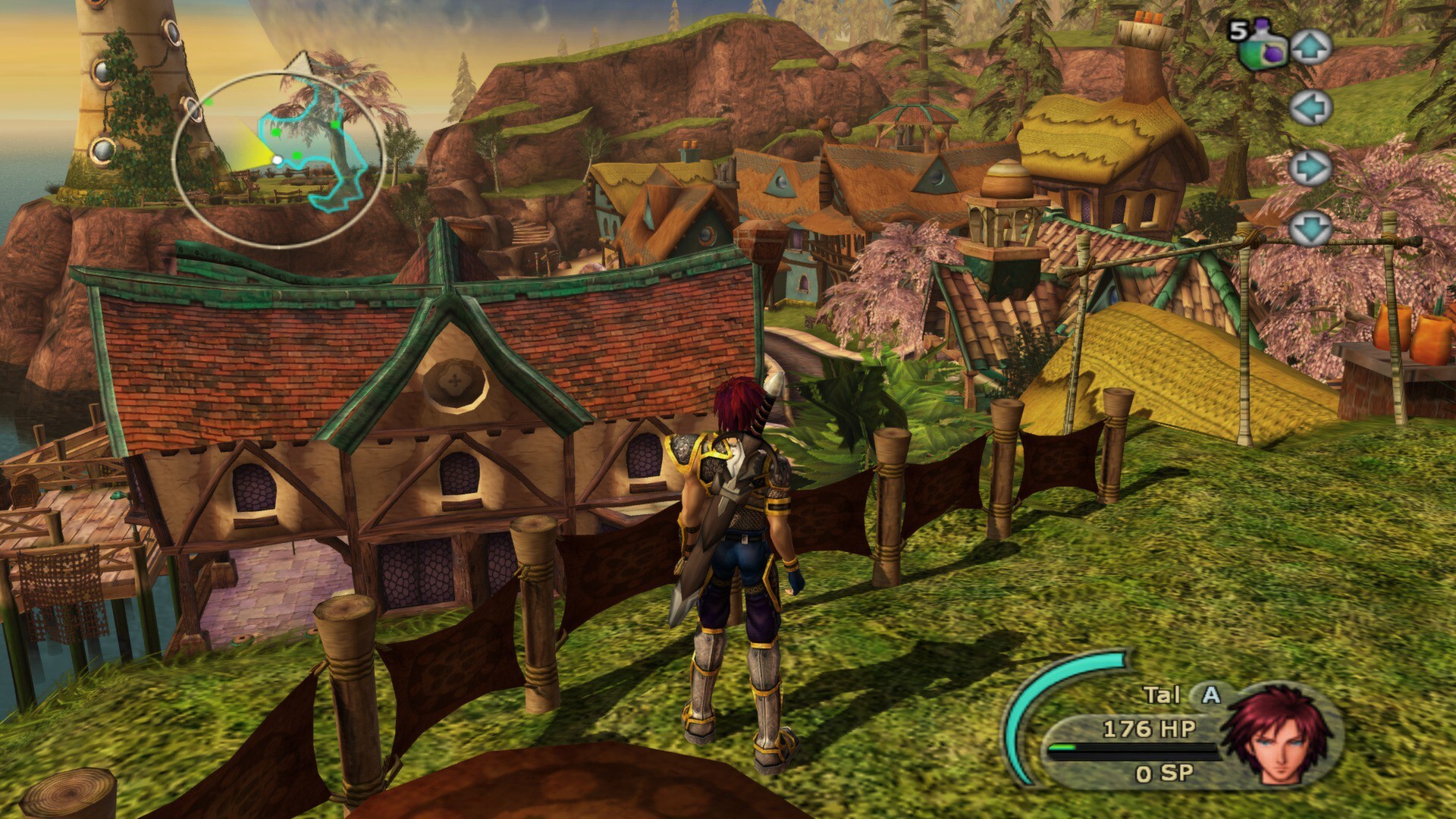This screenshot has height=819, width=1456.
Task: Click Tal's character portrait
Action: pos(1279,736)
